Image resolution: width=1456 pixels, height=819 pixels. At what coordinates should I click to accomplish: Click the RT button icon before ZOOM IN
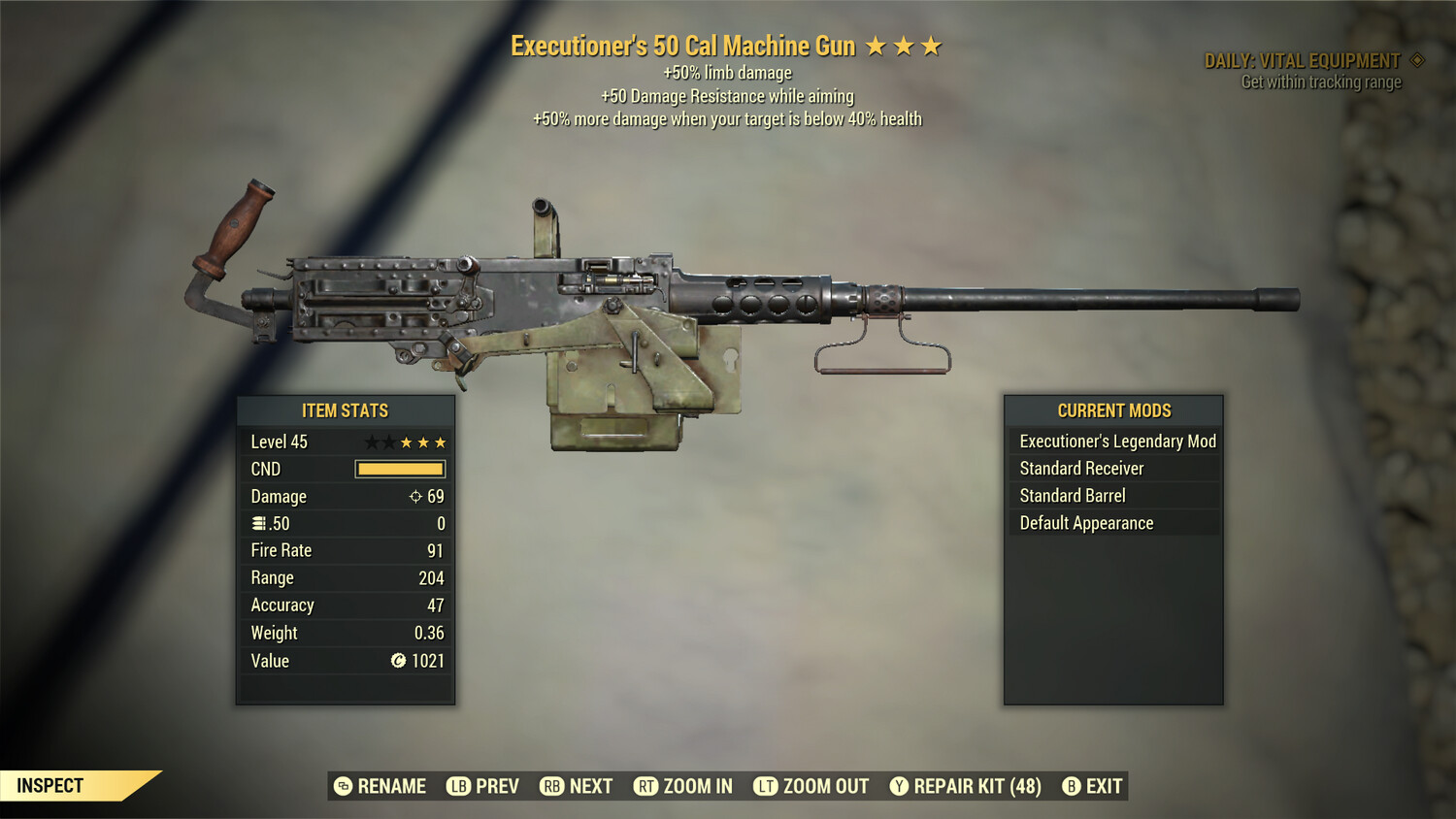645,786
